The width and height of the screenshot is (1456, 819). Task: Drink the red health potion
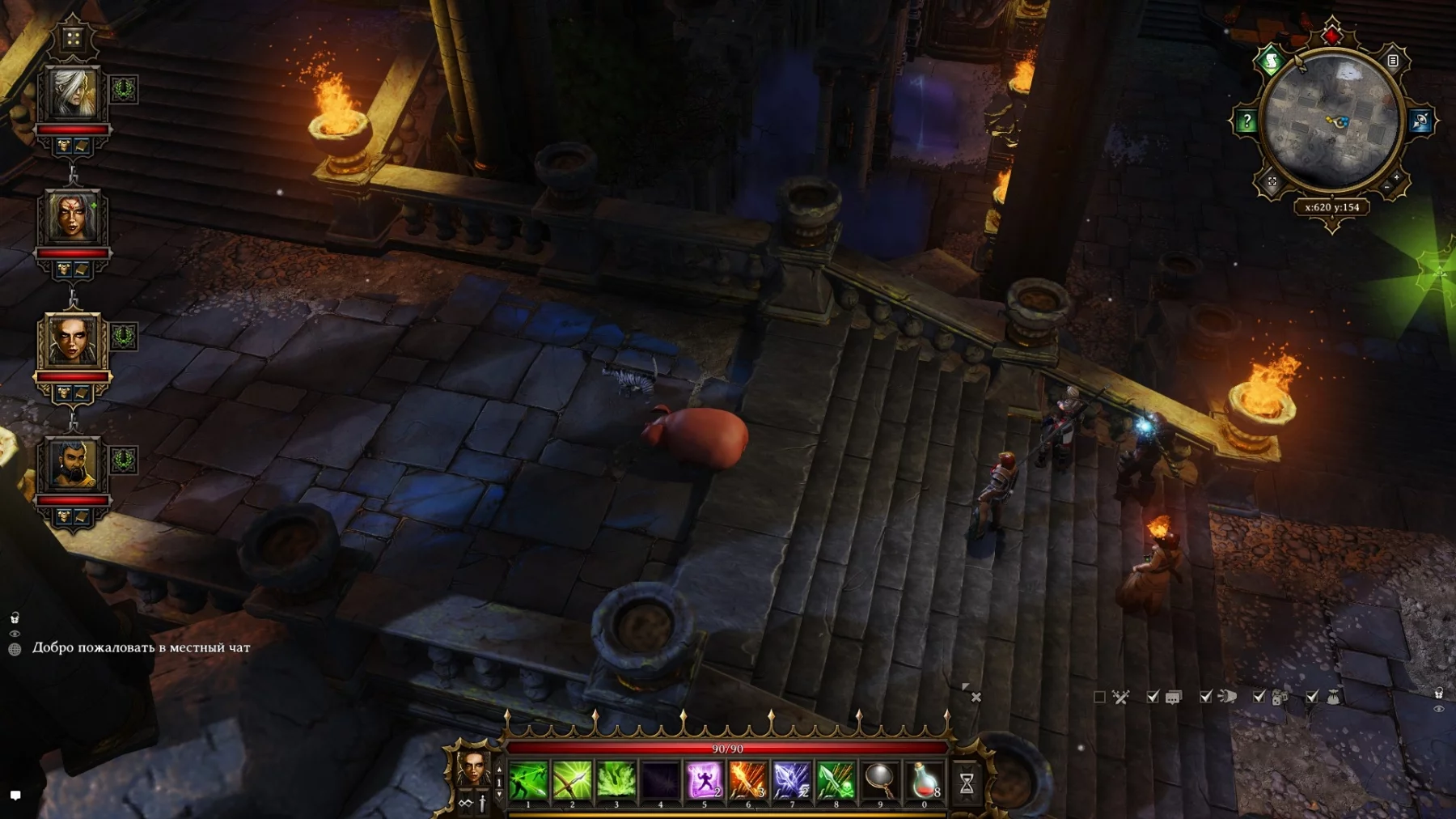tap(924, 781)
